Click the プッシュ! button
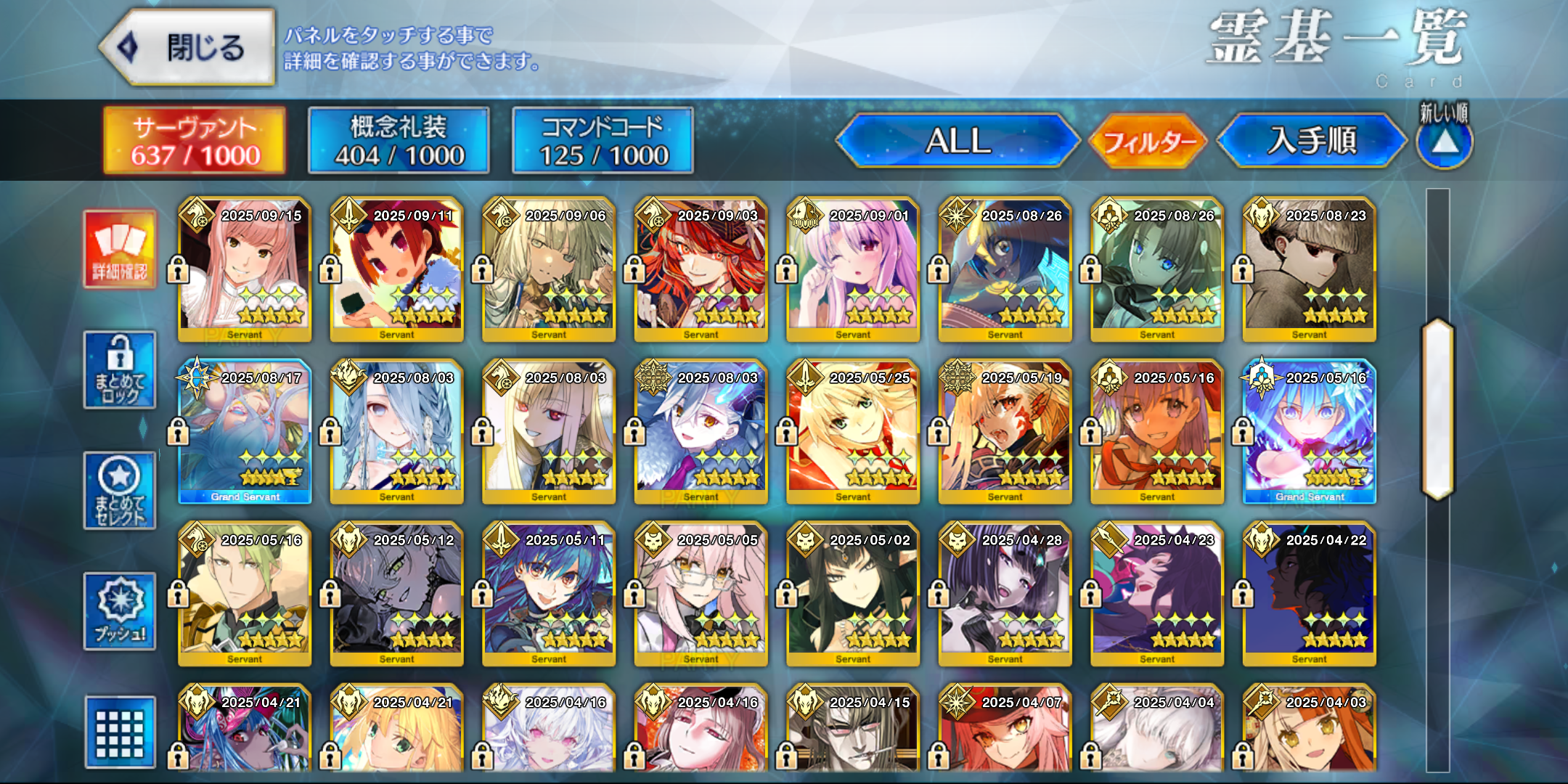1568x784 pixels. [120, 611]
